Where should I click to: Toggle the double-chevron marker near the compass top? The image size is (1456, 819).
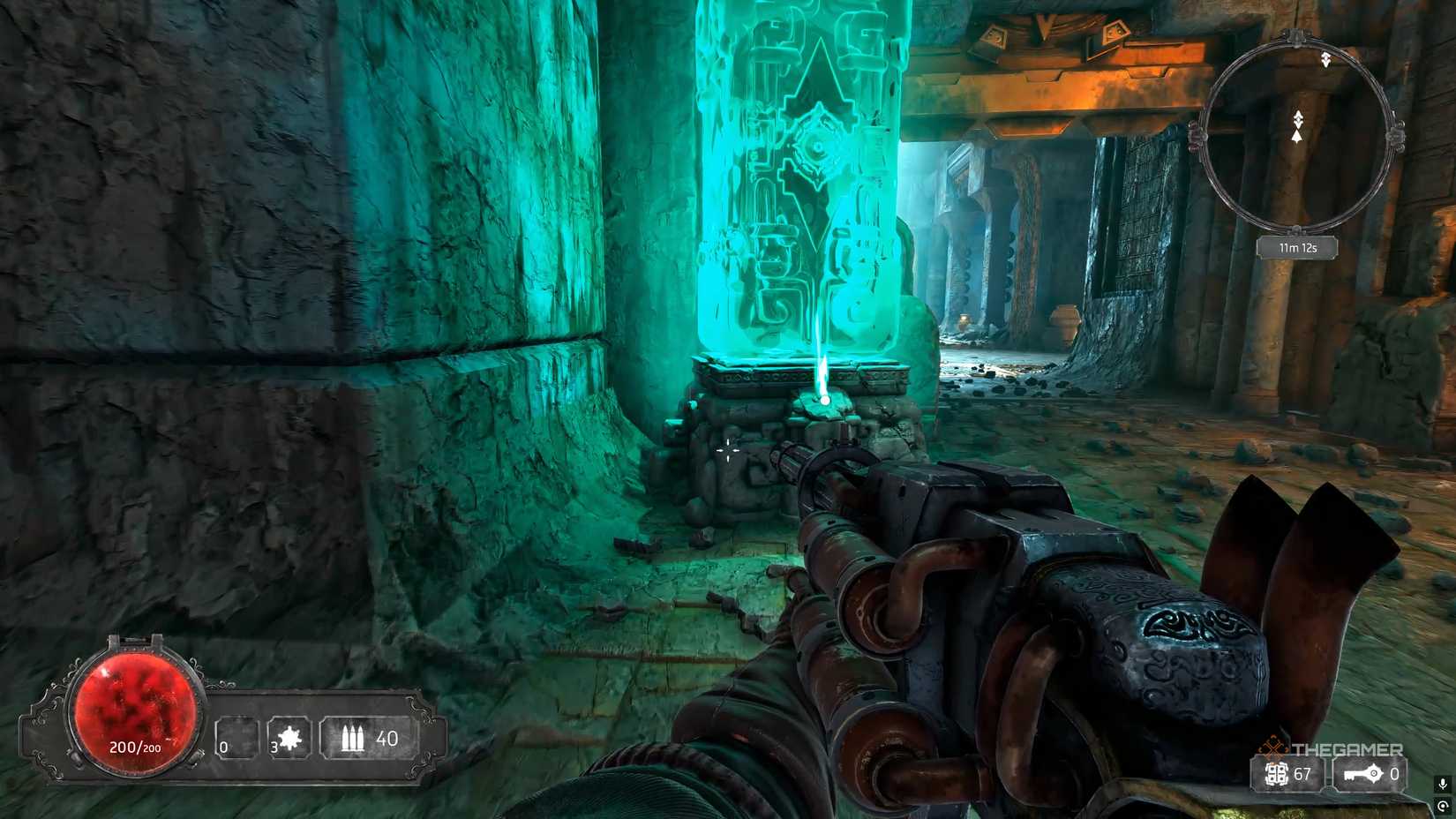click(1325, 57)
